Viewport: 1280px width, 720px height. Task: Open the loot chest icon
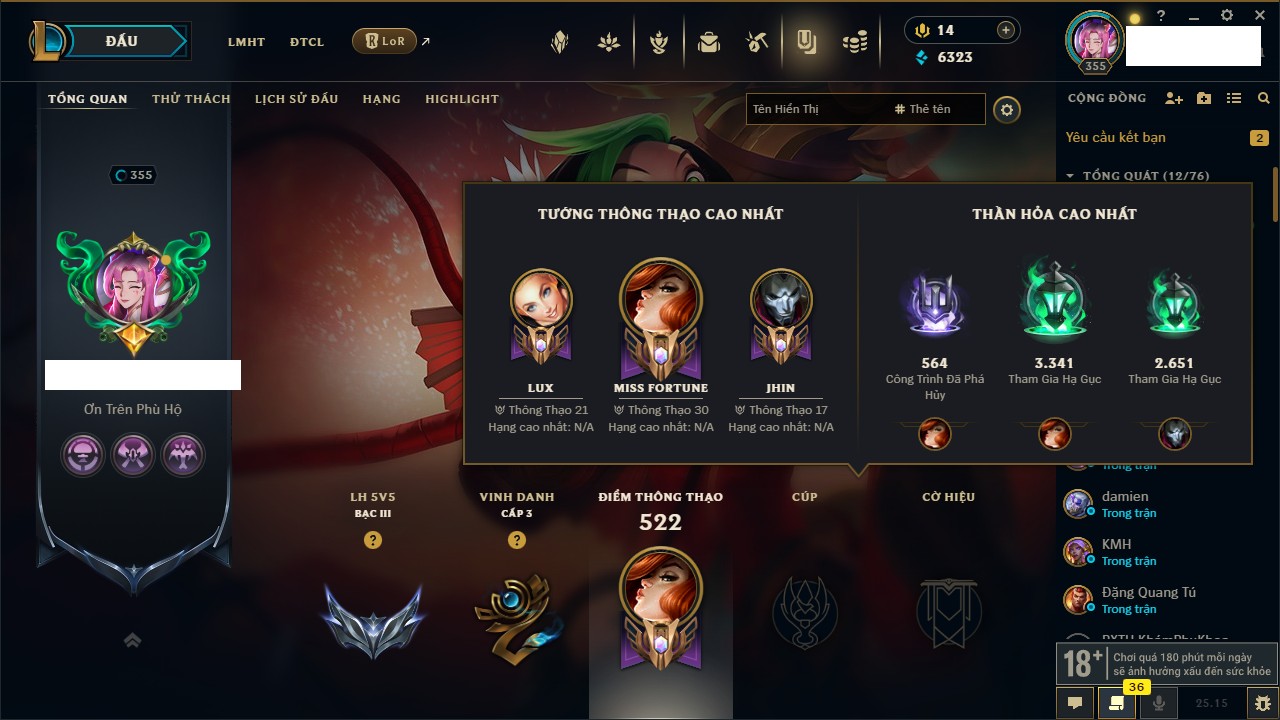pyautogui.click(x=709, y=42)
